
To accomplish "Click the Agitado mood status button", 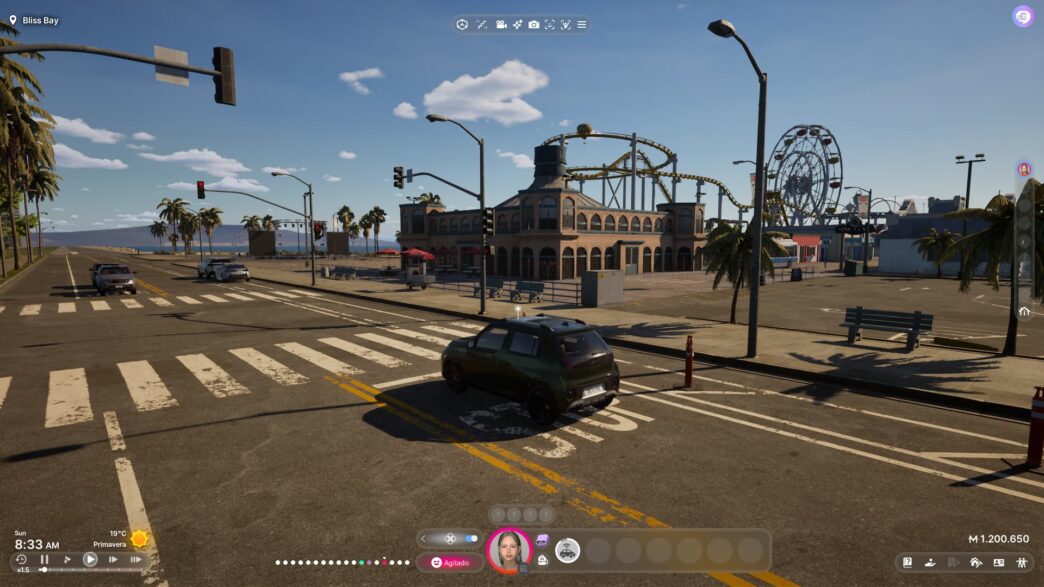I will click(x=450, y=563).
